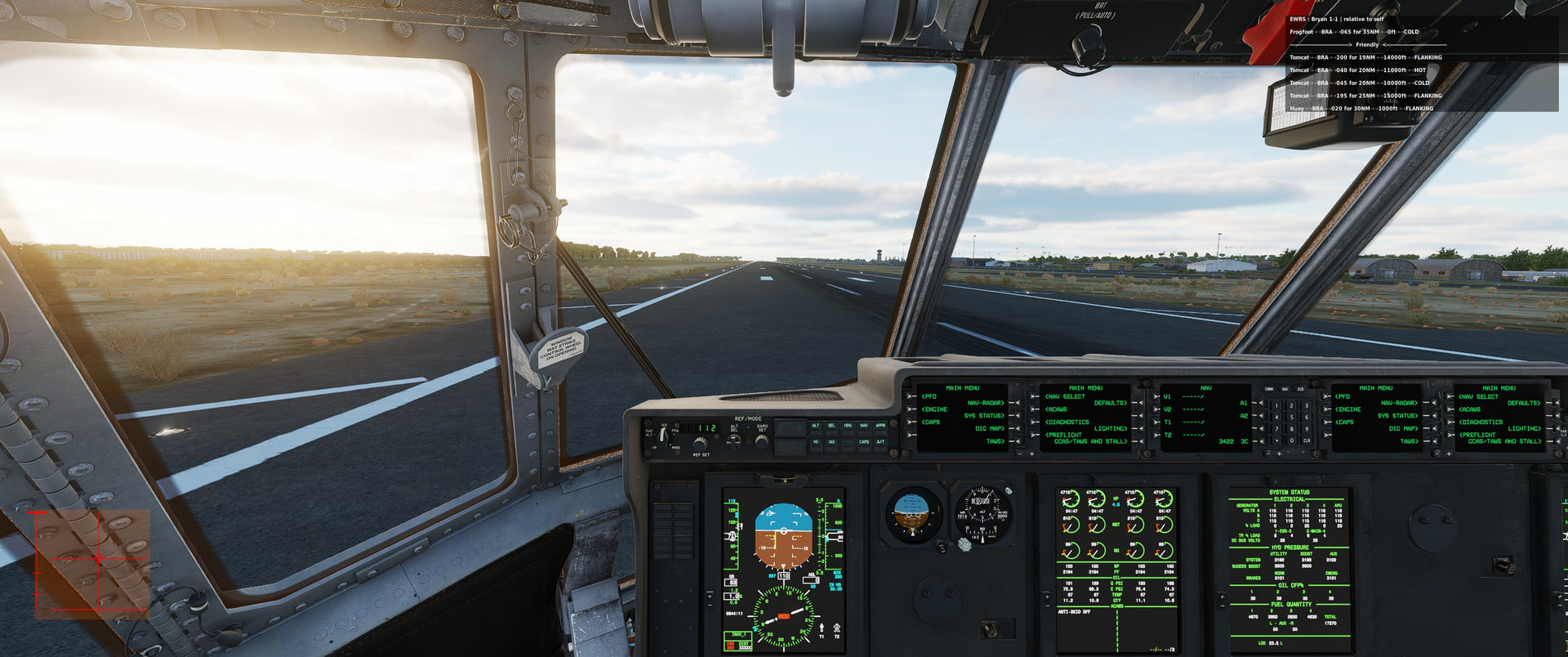The width and height of the screenshot is (1568, 657).
Task: Toggle the A/T autothrottle button
Action: (880, 442)
